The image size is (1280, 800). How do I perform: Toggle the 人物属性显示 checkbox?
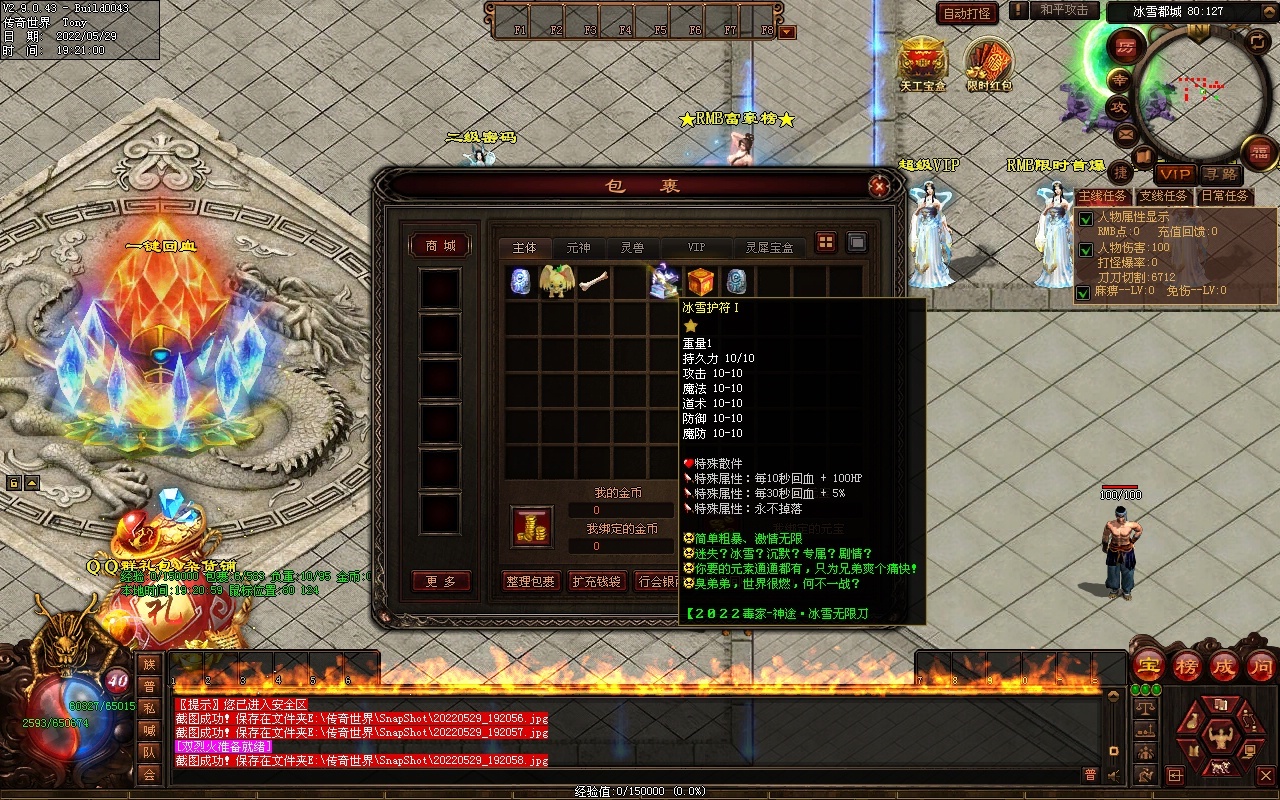1085,220
